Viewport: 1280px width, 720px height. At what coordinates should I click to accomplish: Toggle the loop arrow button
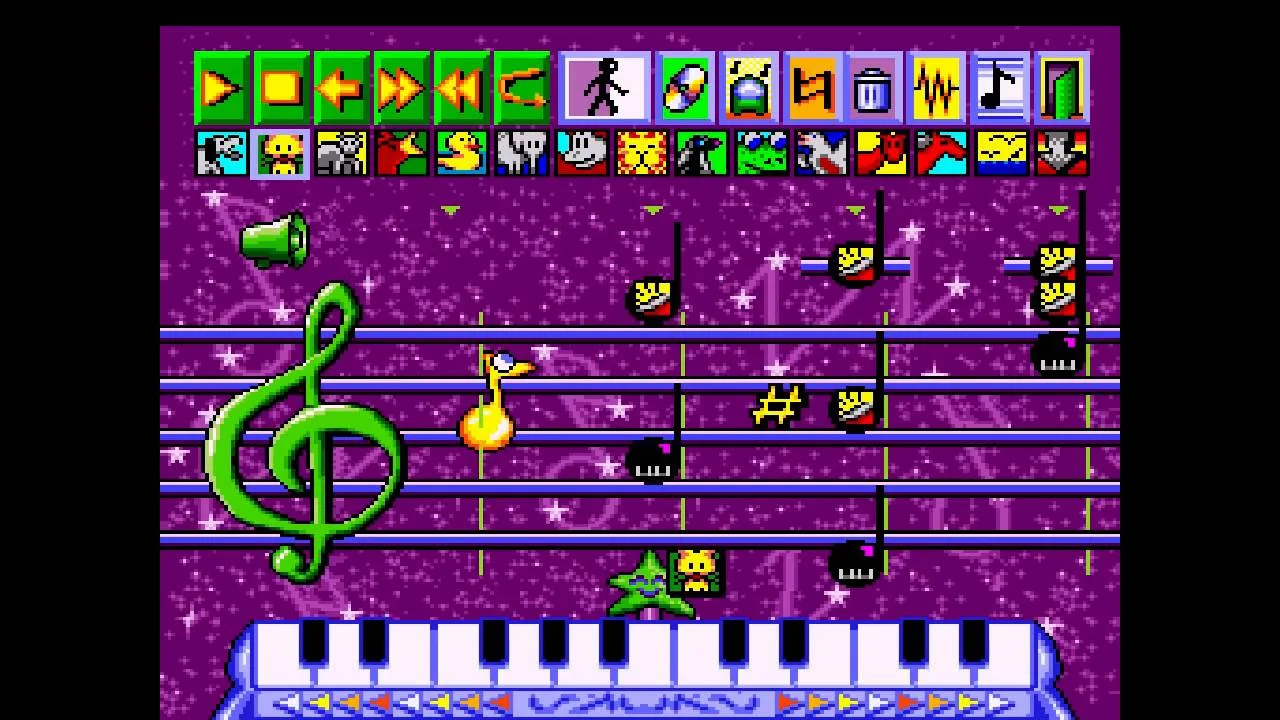pos(521,89)
